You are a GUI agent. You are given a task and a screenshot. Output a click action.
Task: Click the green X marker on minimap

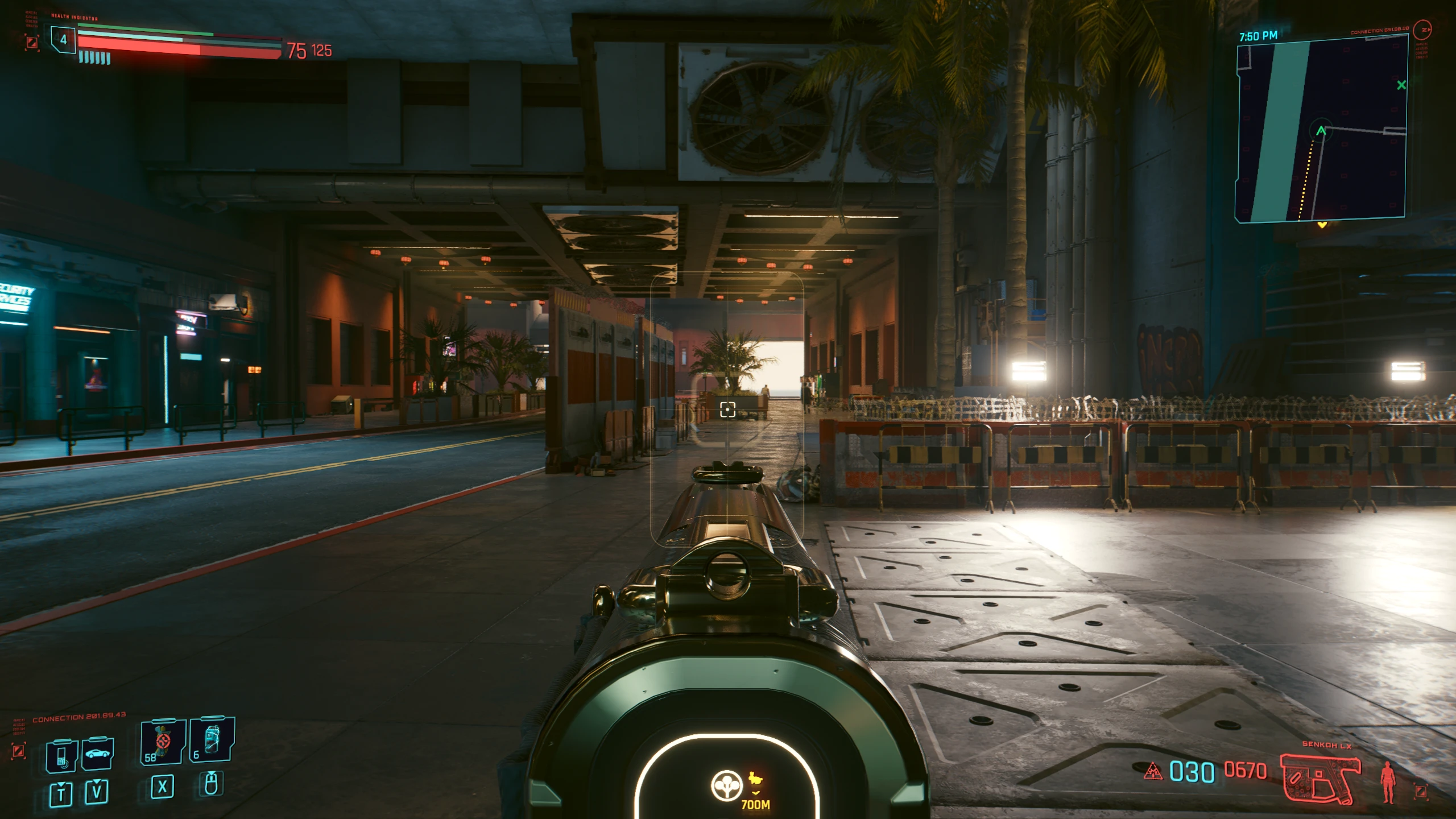1401,85
